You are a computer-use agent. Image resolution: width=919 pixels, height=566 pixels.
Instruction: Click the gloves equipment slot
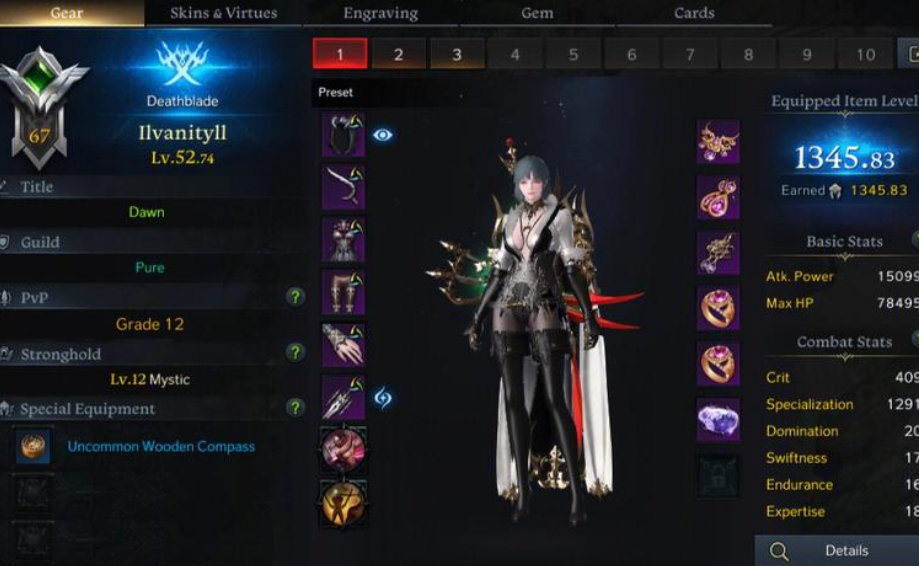[x=343, y=345]
